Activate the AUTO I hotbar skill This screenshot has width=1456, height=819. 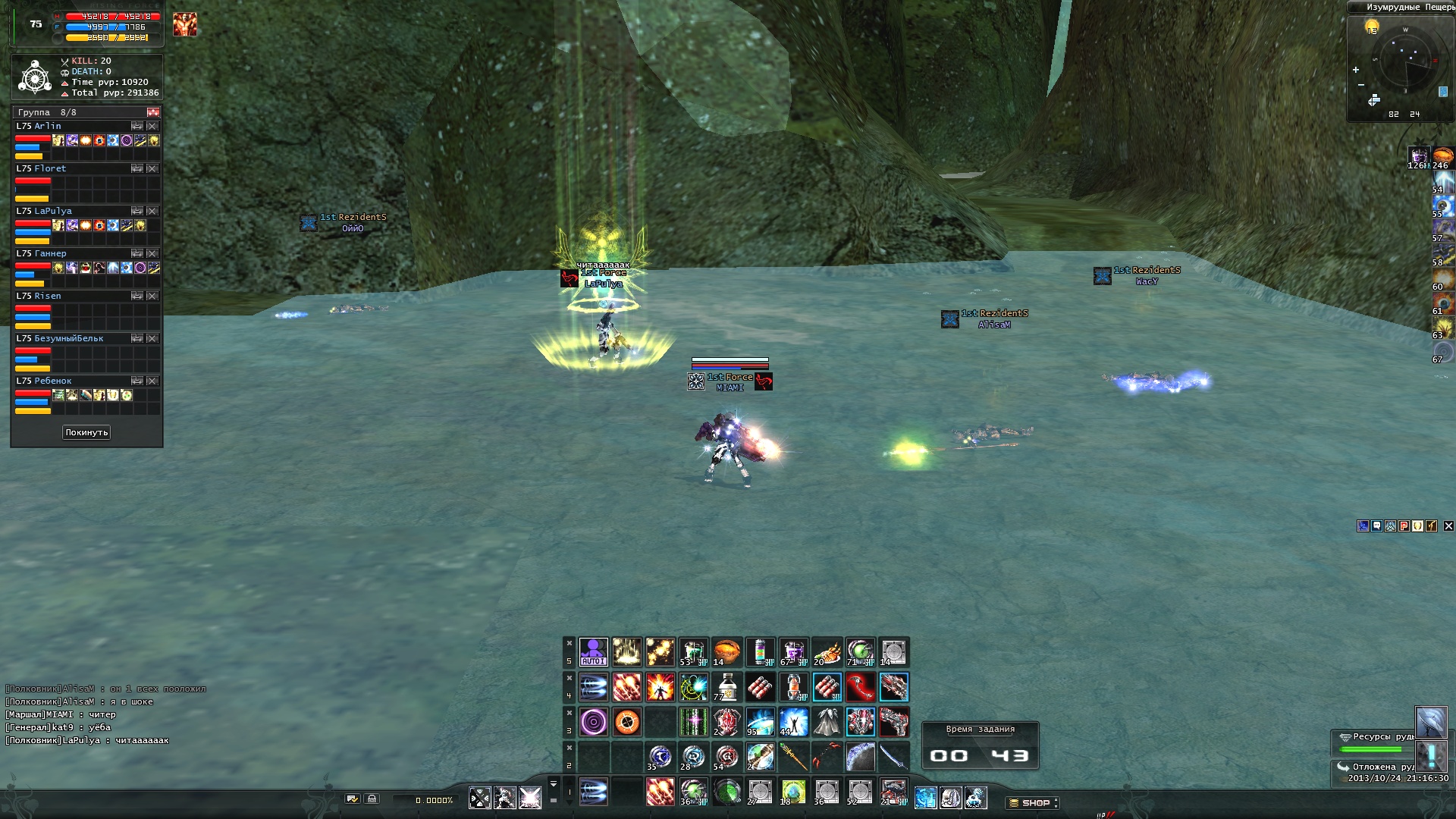(593, 652)
